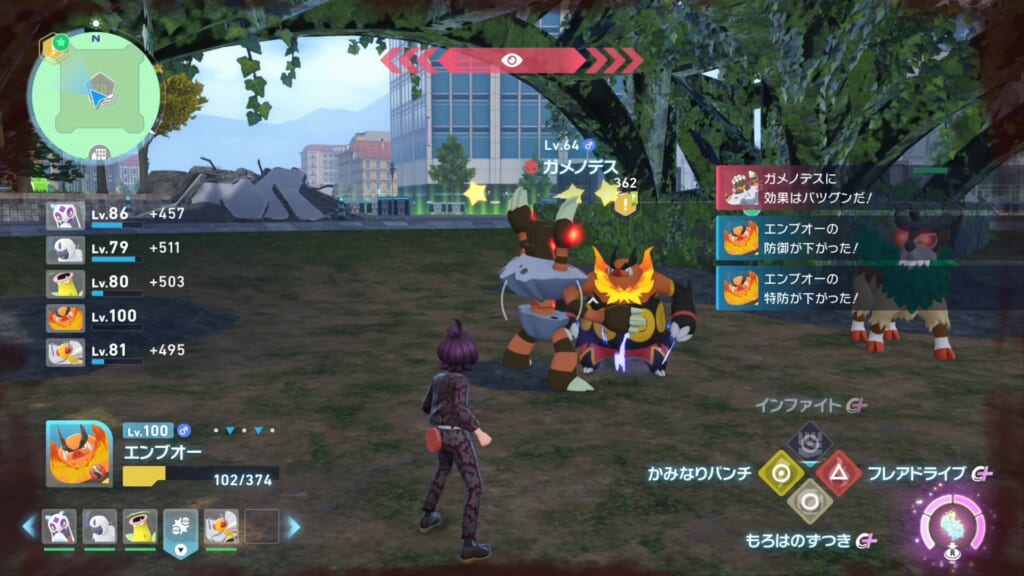Click the large エンブオー portrait

[x=79, y=454]
